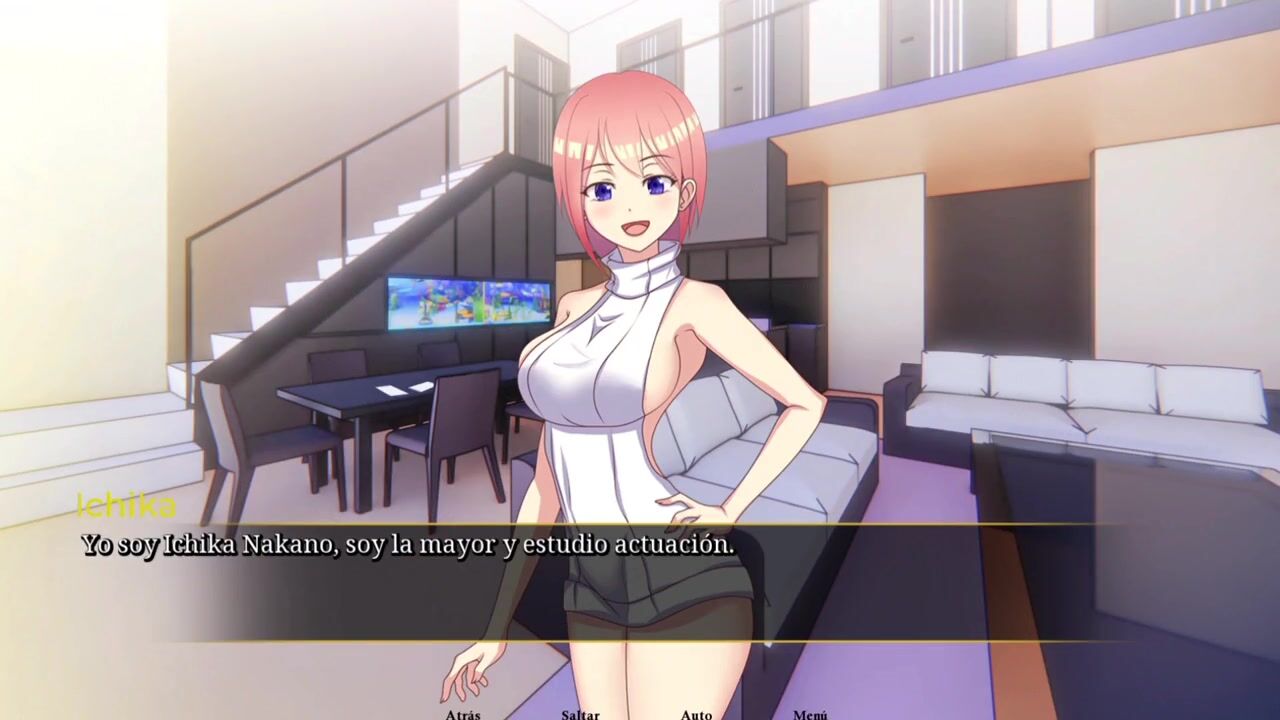Image resolution: width=1280 pixels, height=720 pixels.
Task: Skip dialogue using Saltar
Action: (580, 714)
